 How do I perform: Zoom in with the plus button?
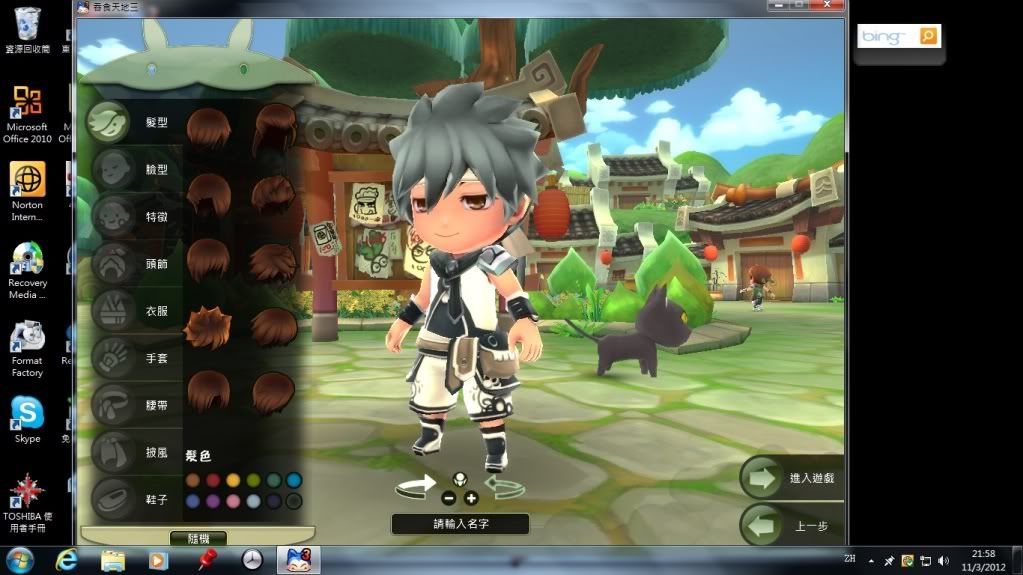(x=471, y=498)
